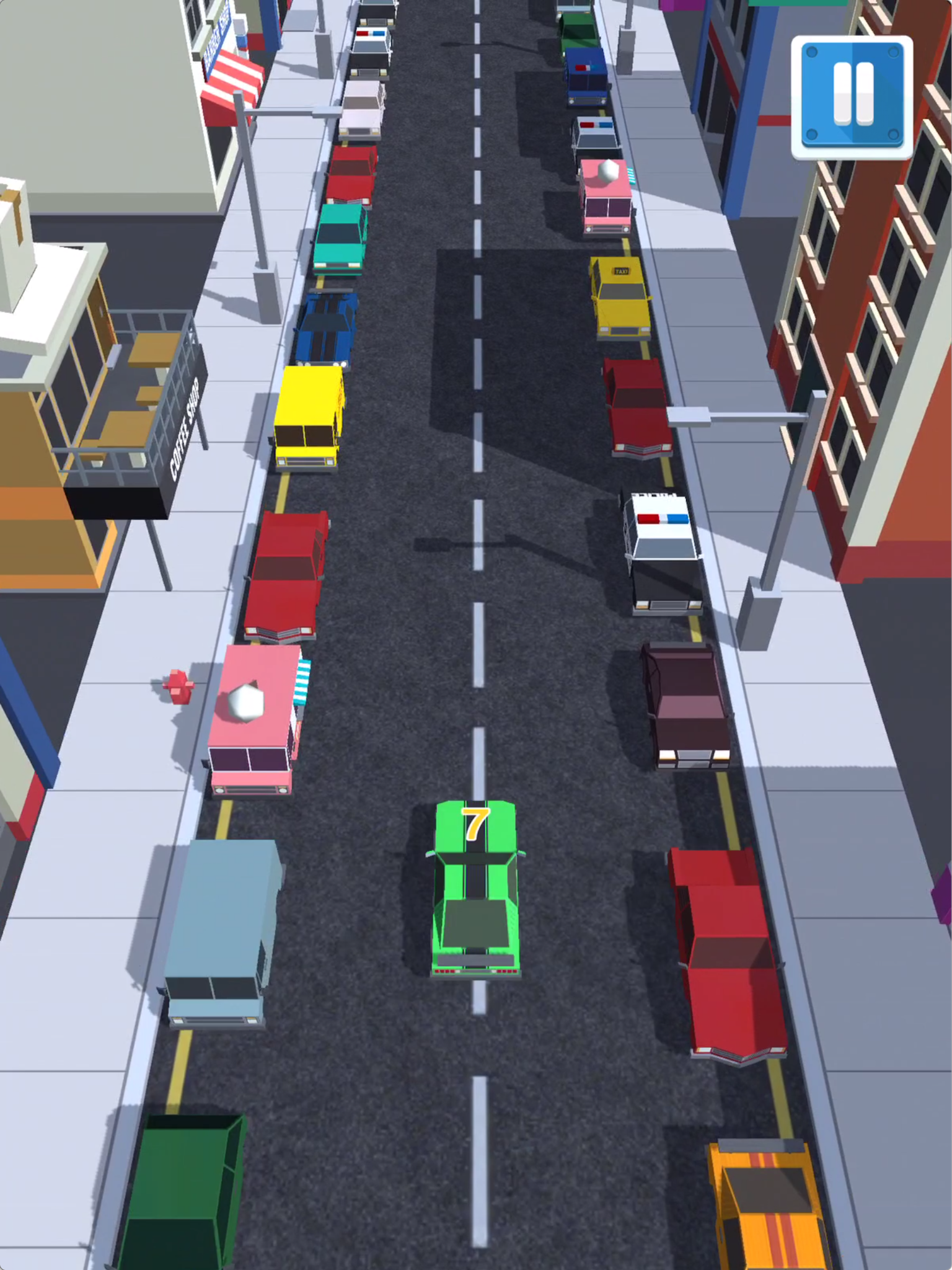Tap the striped awning of the barber shop
Image resolution: width=952 pixels, height=1270 pixels.
point(236,74)
